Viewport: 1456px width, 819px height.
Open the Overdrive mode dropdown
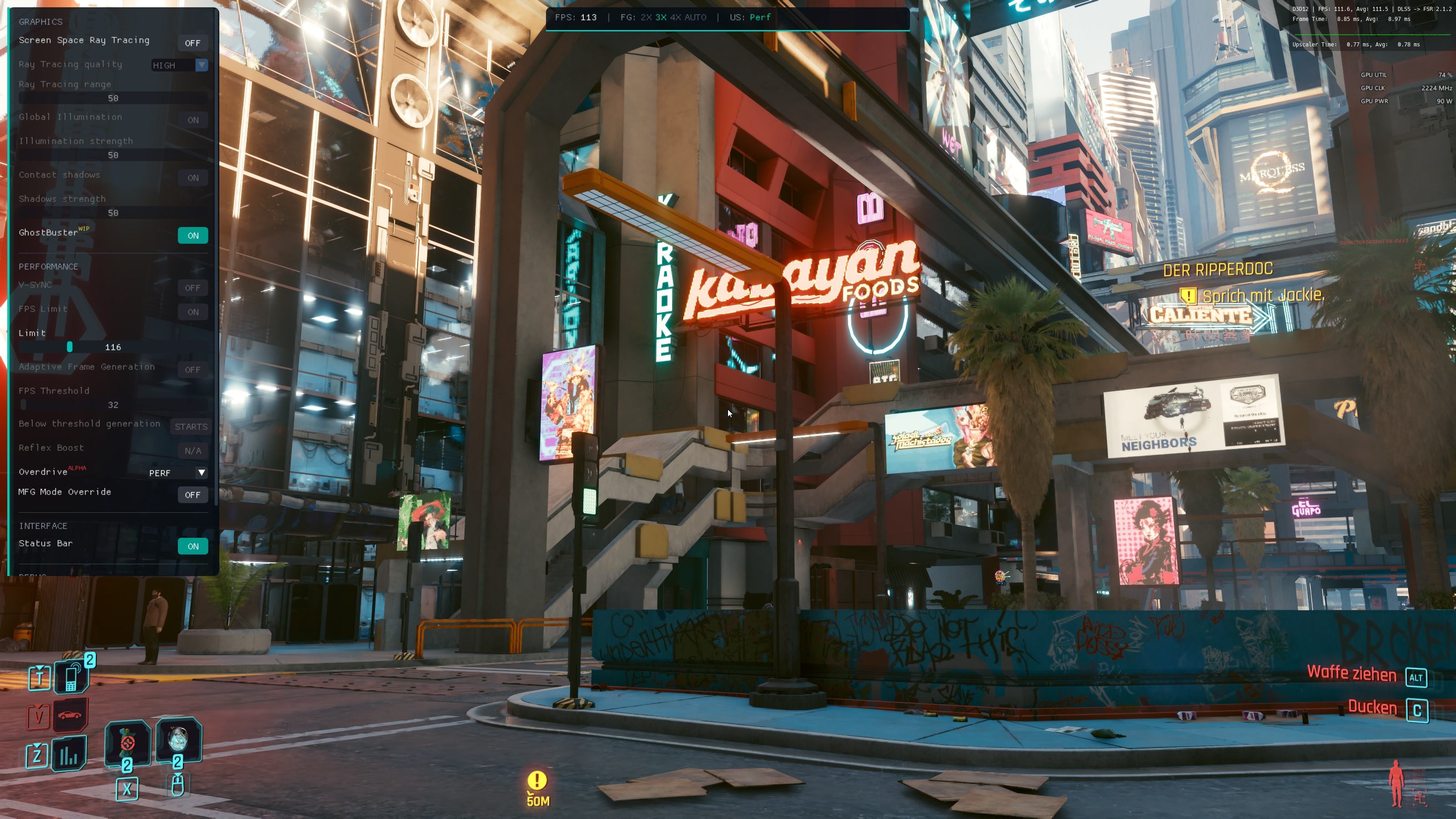[x=177, y=473]
